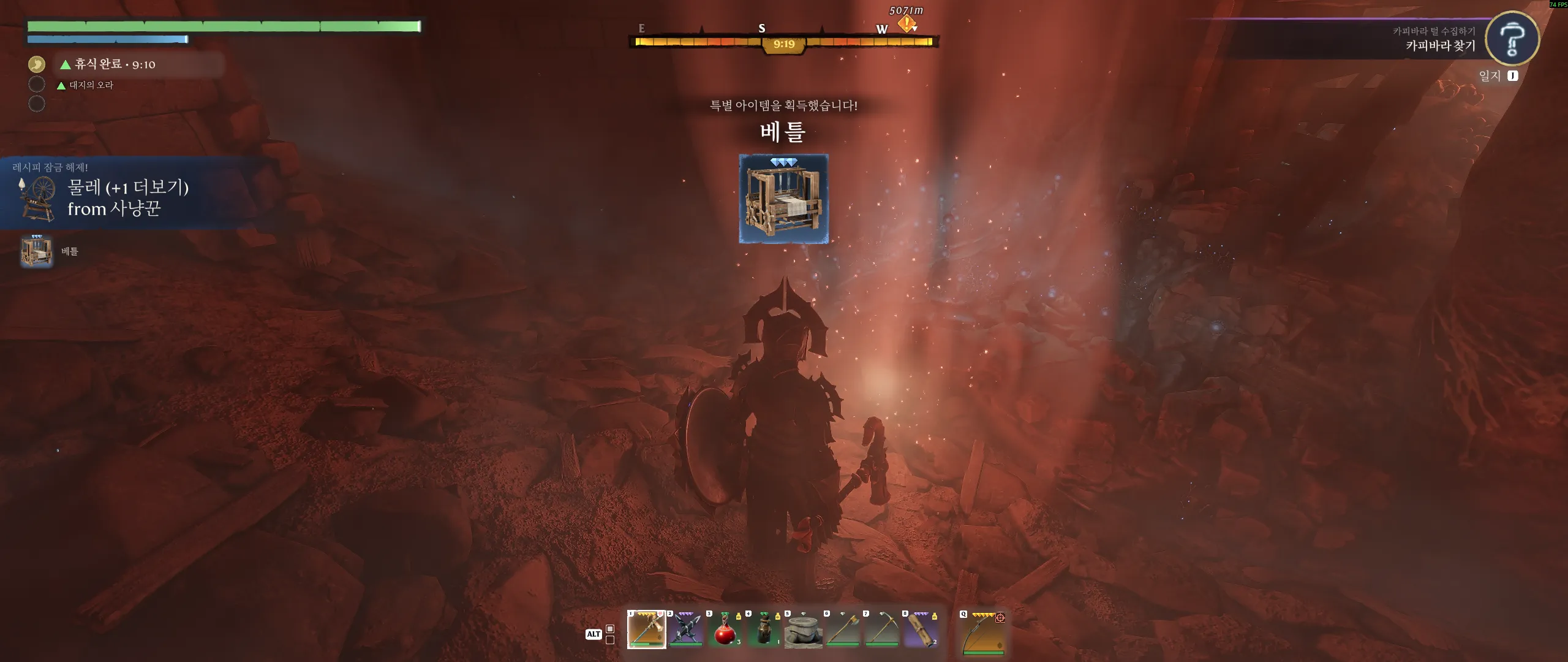Screen dimensions: 1568x662
Task: Select the bow in the Q slot
Action: pos(983,632)
